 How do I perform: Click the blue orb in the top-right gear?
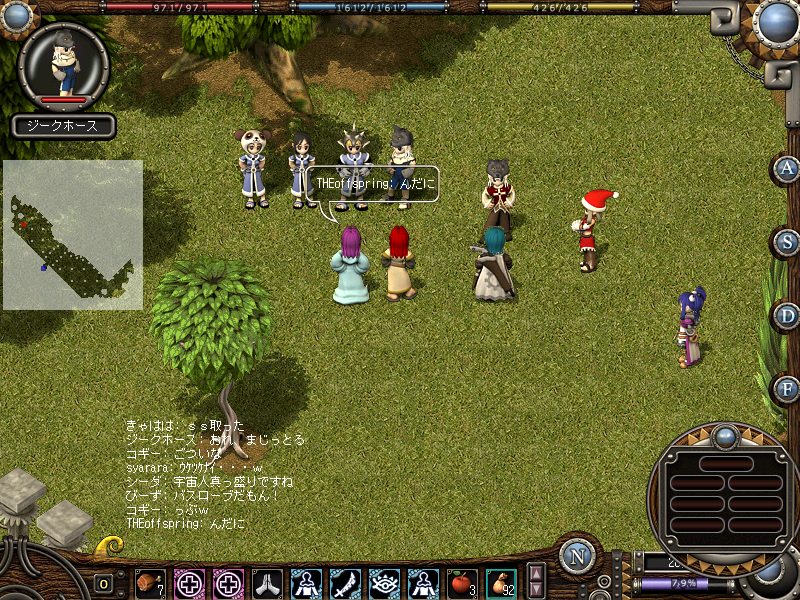point(776,21)
